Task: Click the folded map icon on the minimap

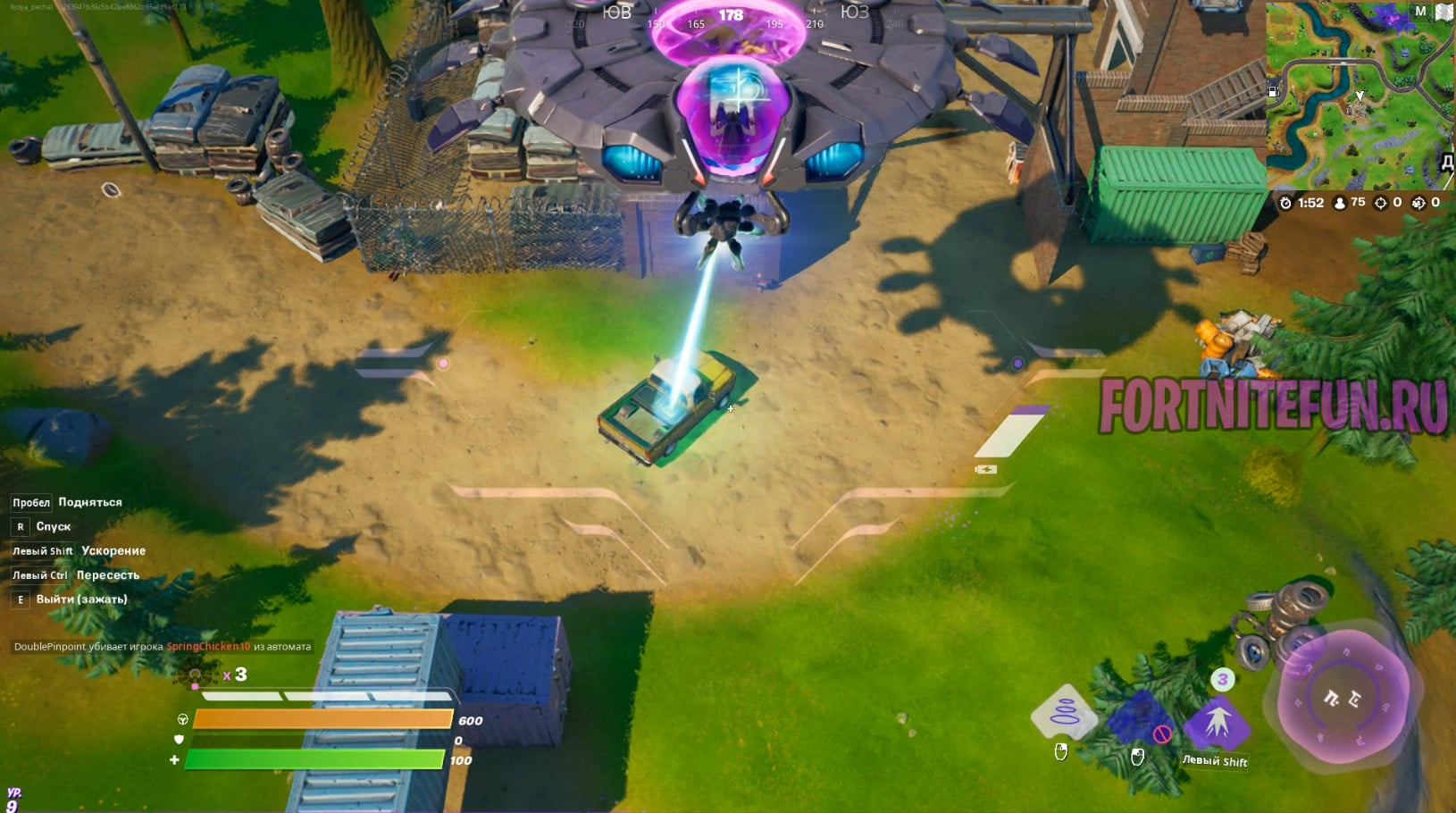Action: (1443, 12)
